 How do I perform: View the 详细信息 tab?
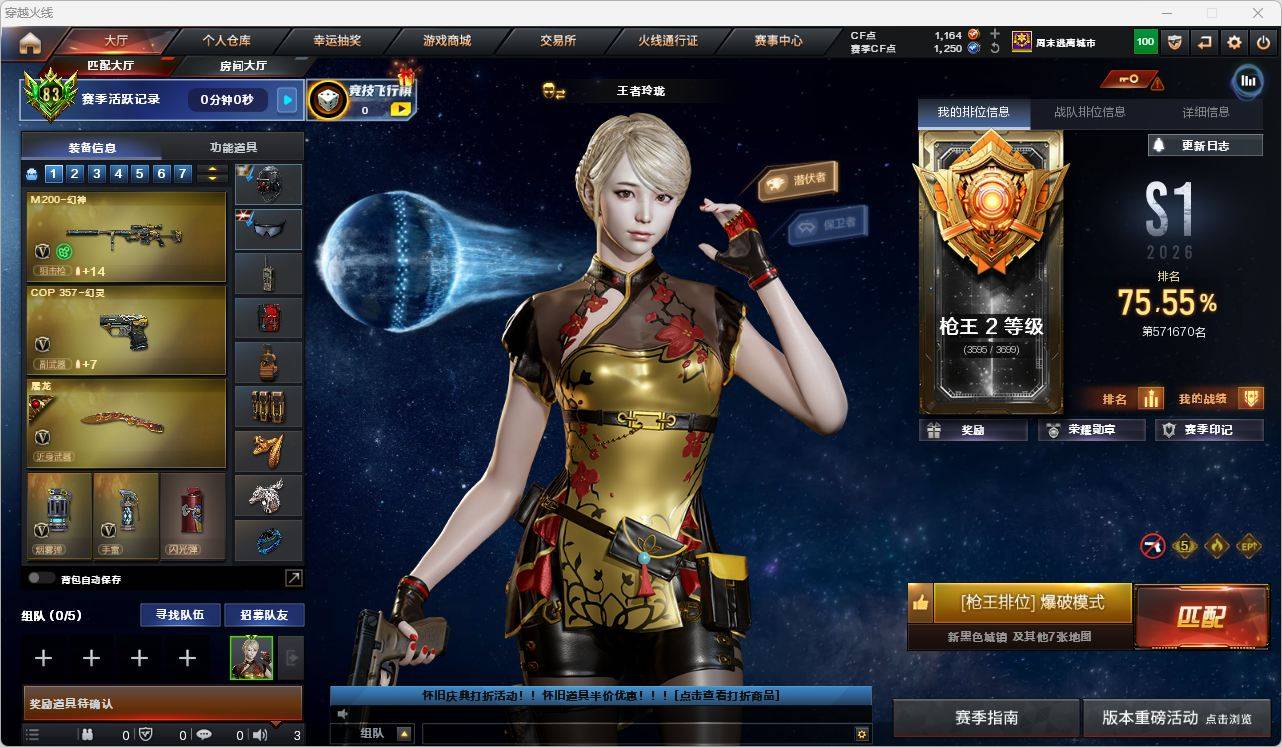[x=1205, y=112]
